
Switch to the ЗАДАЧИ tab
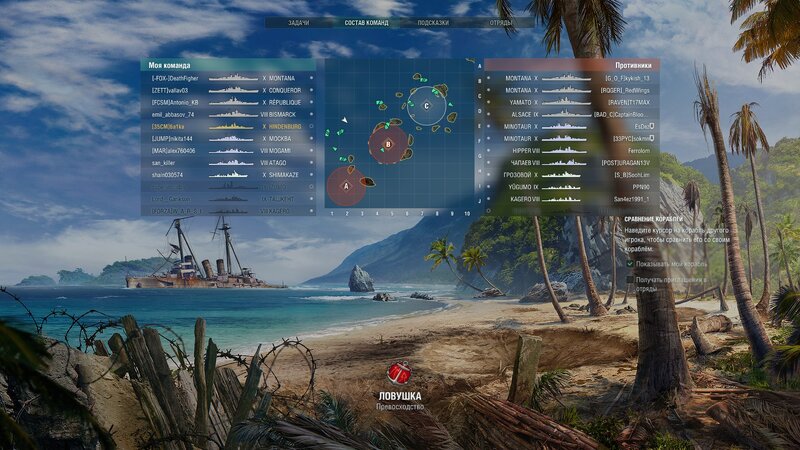coord(298,22)
